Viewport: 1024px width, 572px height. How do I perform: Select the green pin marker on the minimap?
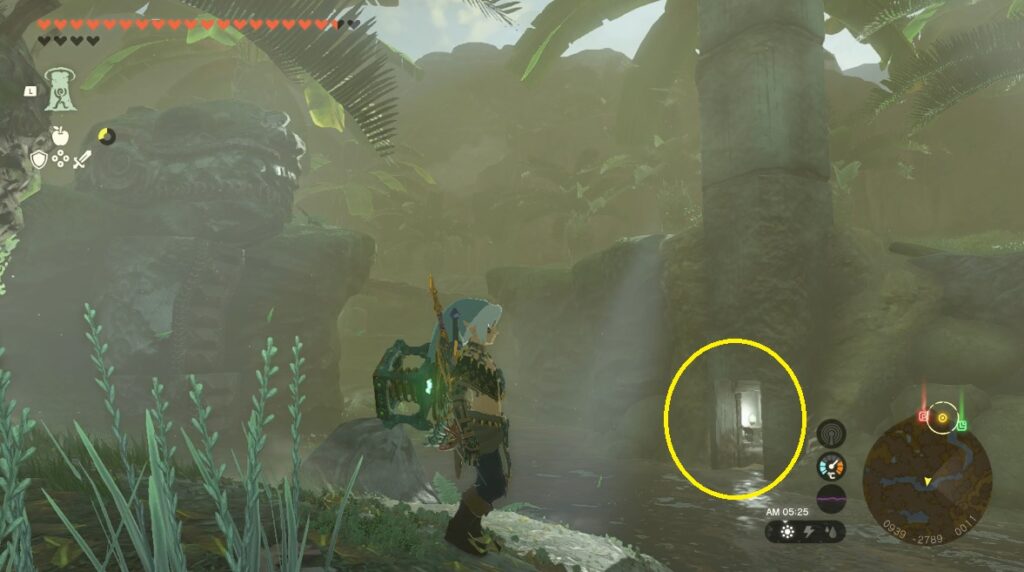(961, 425)
